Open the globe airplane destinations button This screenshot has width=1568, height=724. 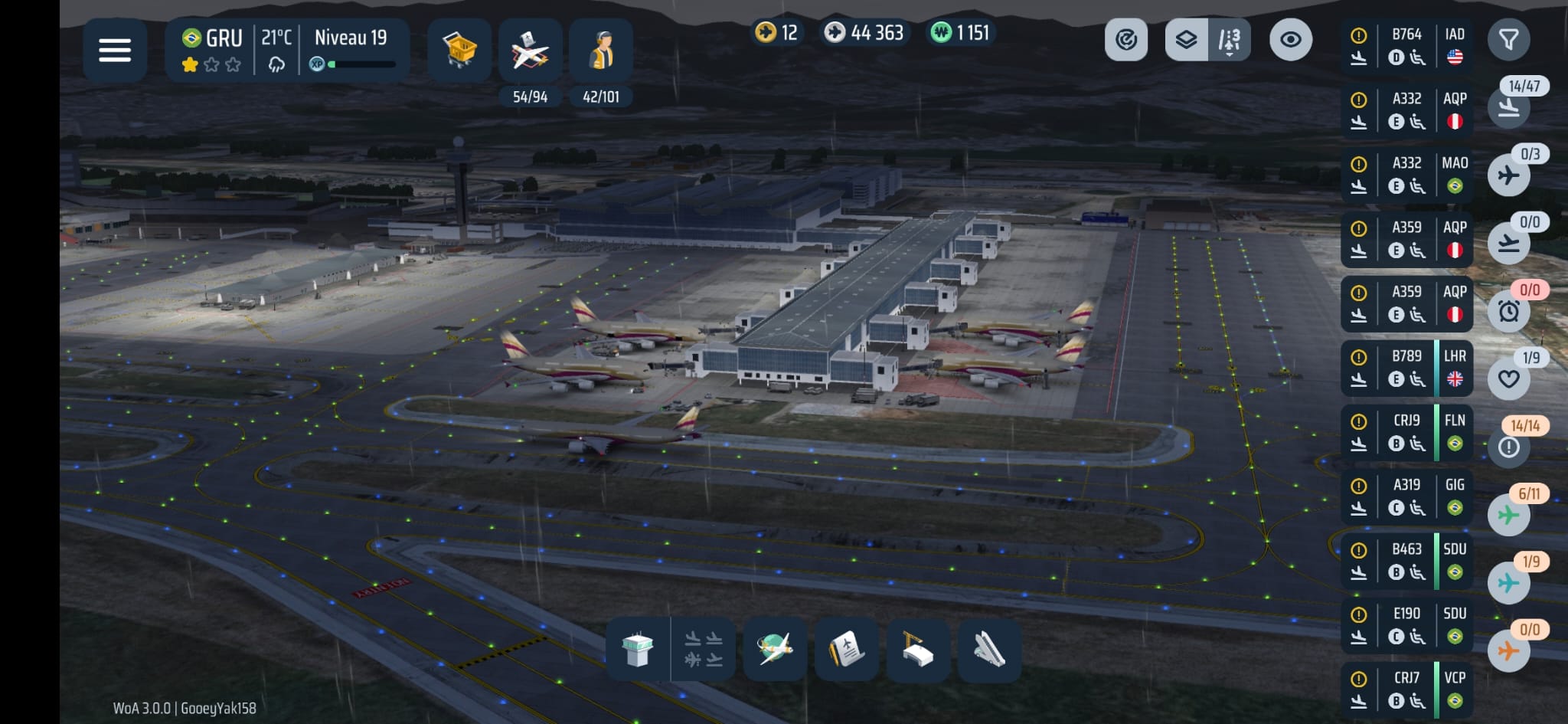pyautogui.click(x=775, y=650)
